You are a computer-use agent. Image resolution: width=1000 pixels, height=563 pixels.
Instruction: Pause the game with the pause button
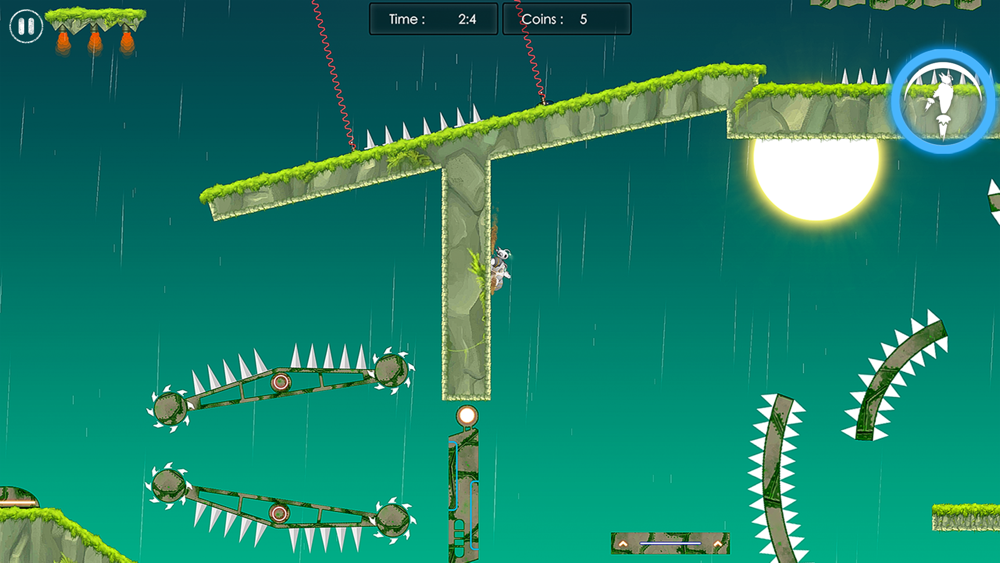pos(26,27)
